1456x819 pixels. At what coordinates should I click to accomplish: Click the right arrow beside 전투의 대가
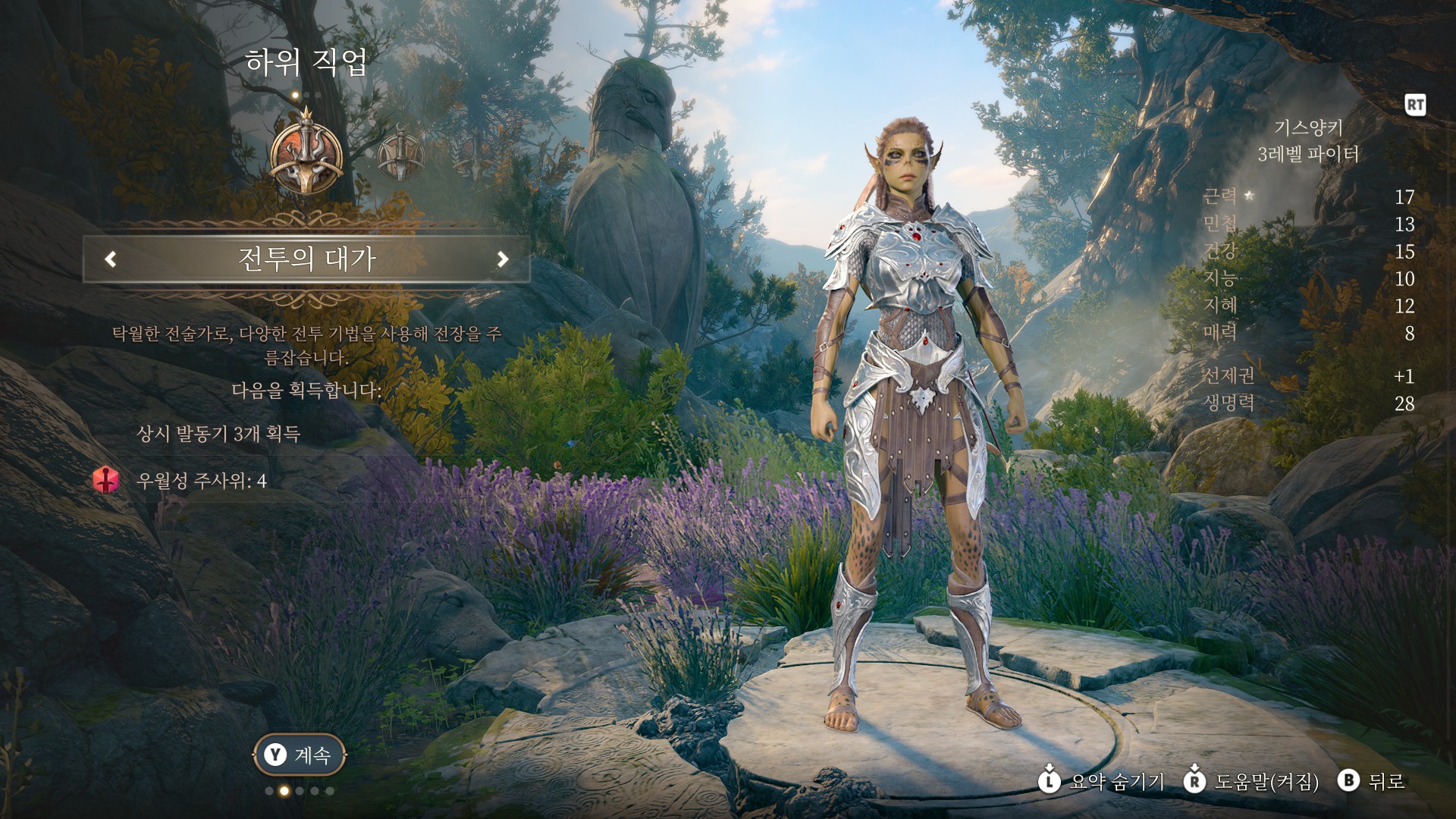502,259
